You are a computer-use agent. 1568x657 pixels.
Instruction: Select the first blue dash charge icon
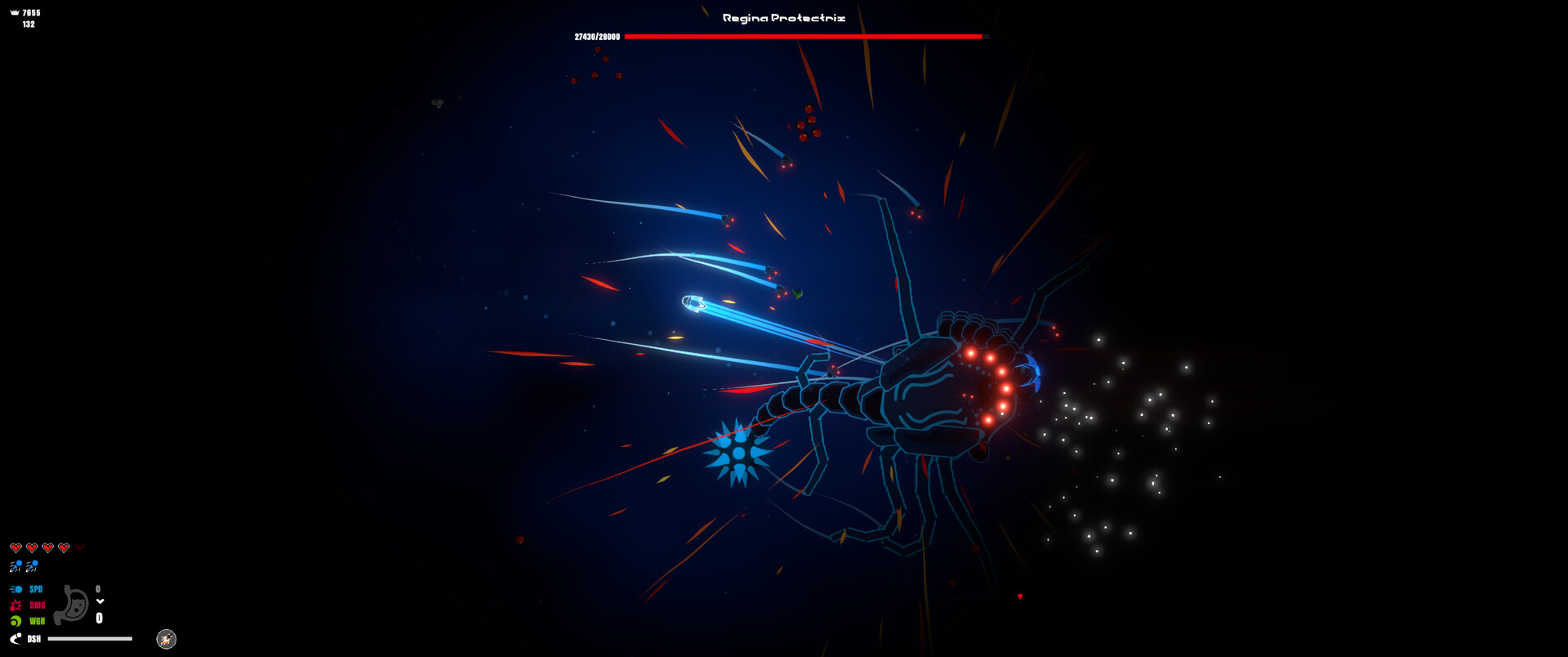pos(16,565)
